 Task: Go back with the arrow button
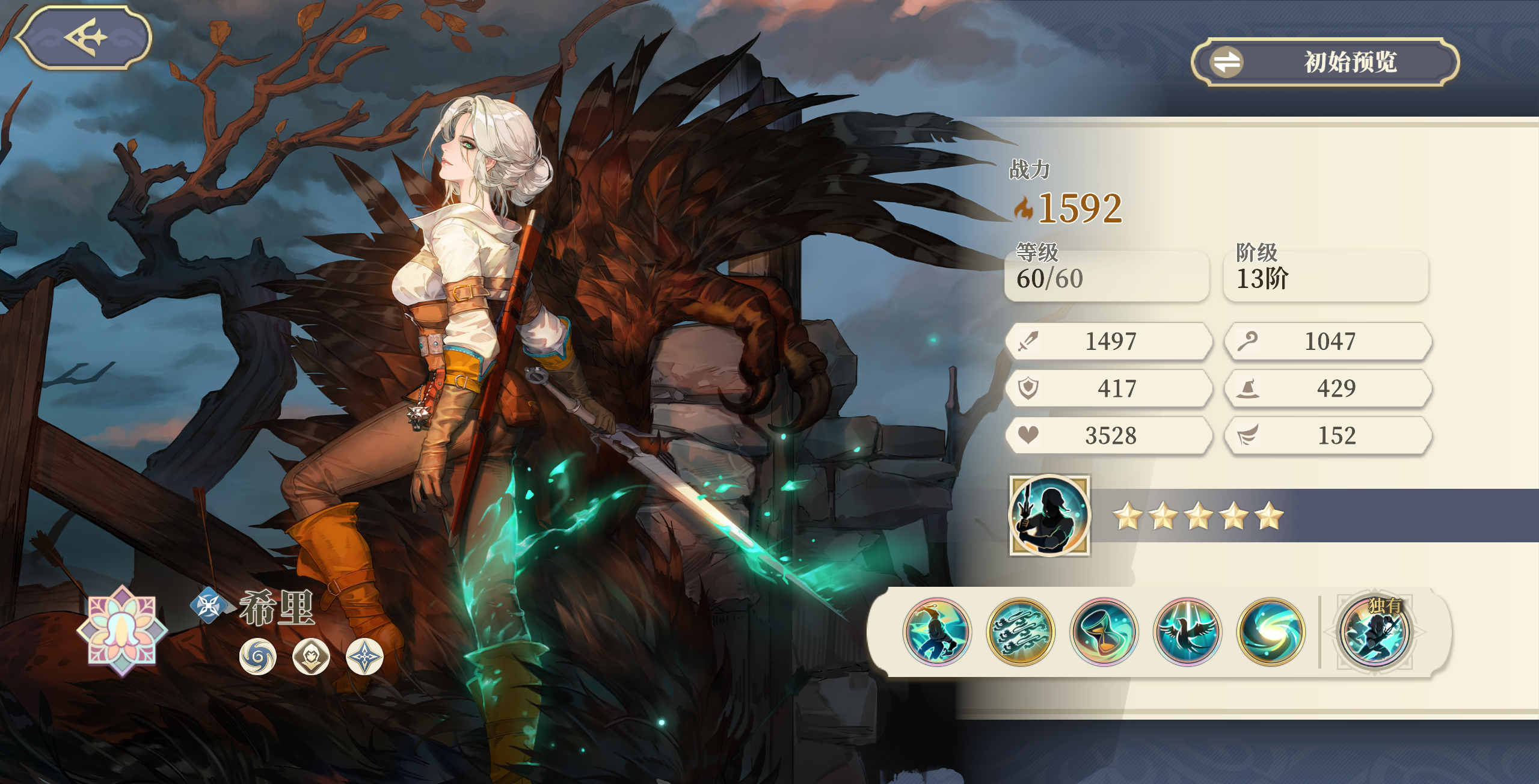point(84,37)
